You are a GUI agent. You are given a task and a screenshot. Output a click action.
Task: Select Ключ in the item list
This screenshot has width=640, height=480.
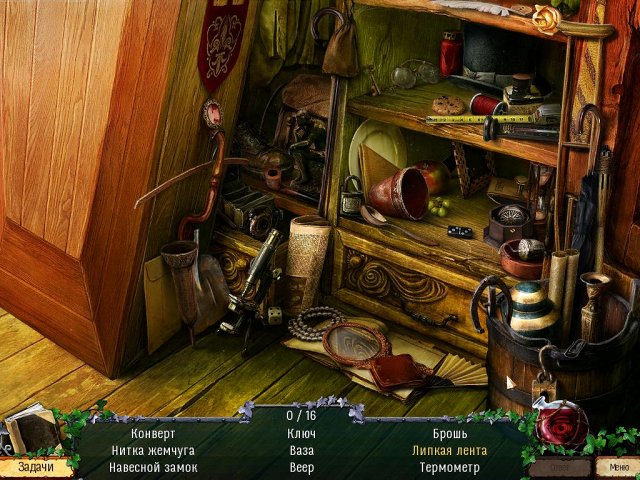coord(301,435)
